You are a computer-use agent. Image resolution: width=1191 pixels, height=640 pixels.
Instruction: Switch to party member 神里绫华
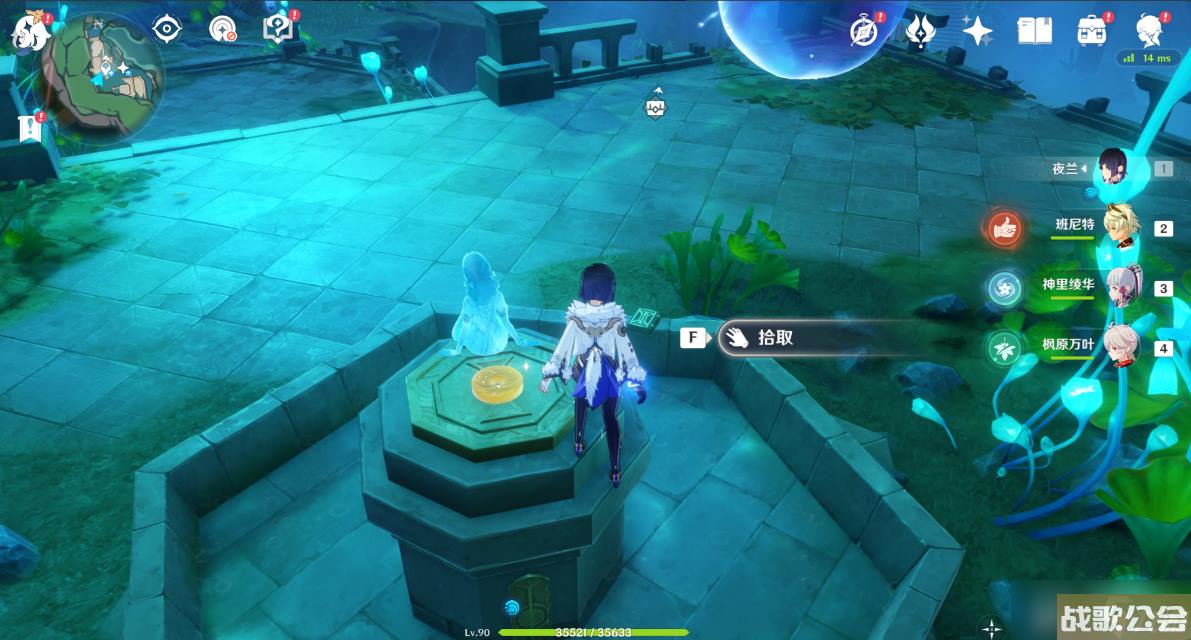tap(1118, 287)
